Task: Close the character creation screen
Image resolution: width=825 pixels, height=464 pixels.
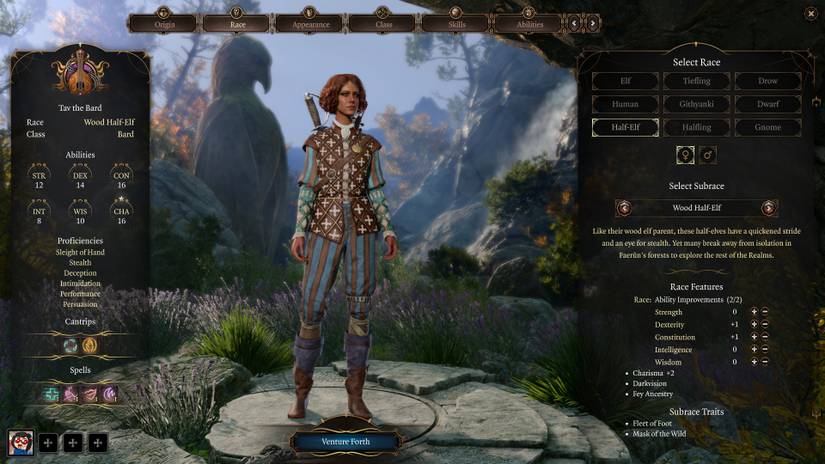Action: [810, 13]
